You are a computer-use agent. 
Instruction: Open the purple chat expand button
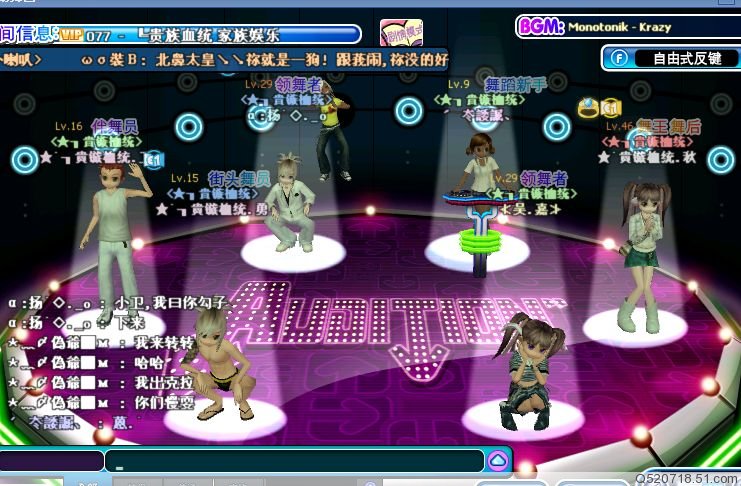pyautogui.click(x=498, y=461)
